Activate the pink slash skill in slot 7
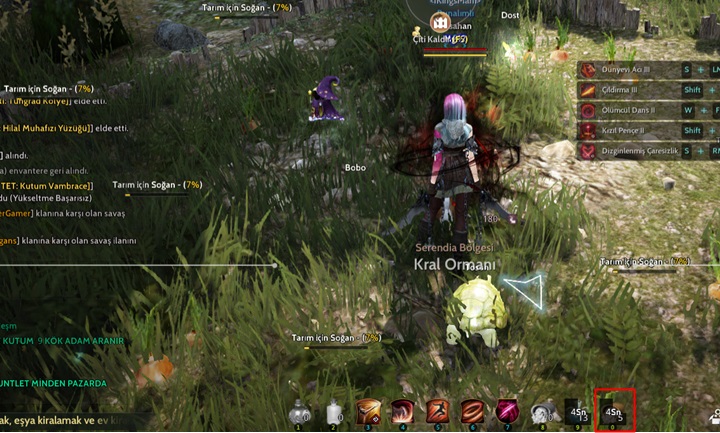The height and width of the screenshot is (433, 720). [x=507, y=411]
